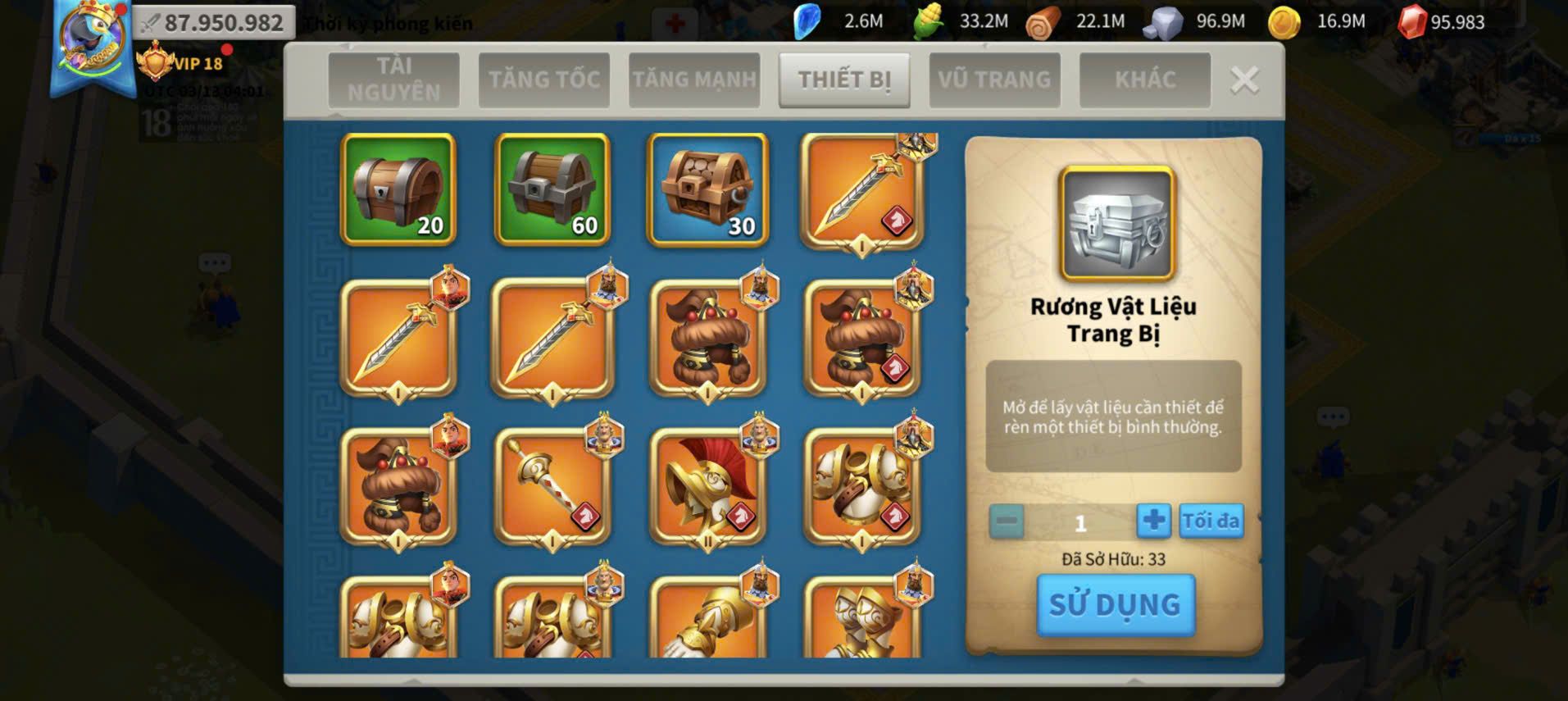Choose the blue chest with 30 count
Image resolution: width=1568 pixels, height=701 pixels.
(707, 189)
